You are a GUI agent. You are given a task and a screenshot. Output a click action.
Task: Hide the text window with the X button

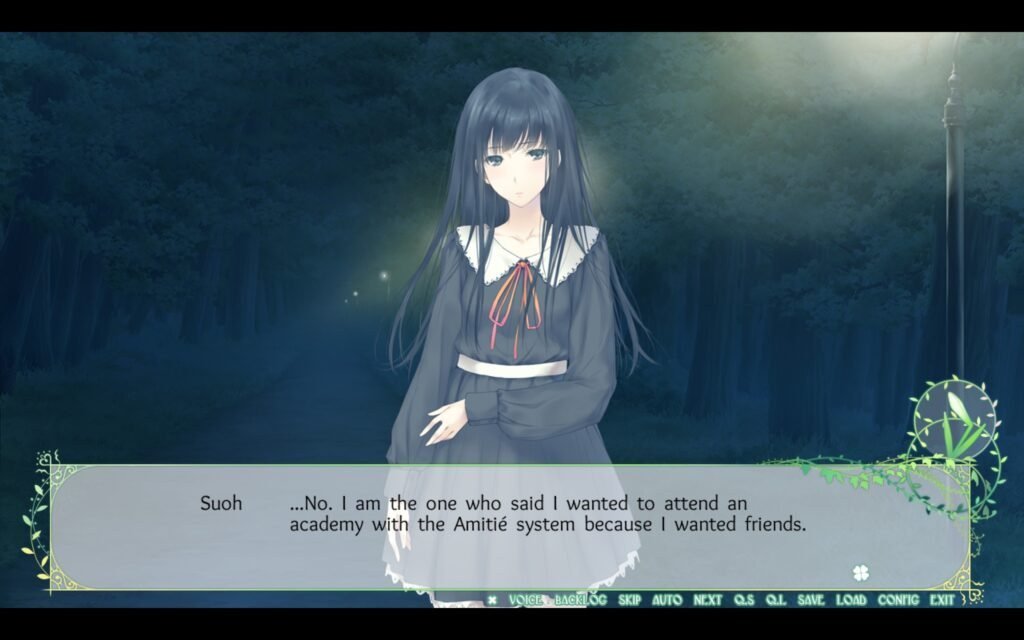(492, 600)
